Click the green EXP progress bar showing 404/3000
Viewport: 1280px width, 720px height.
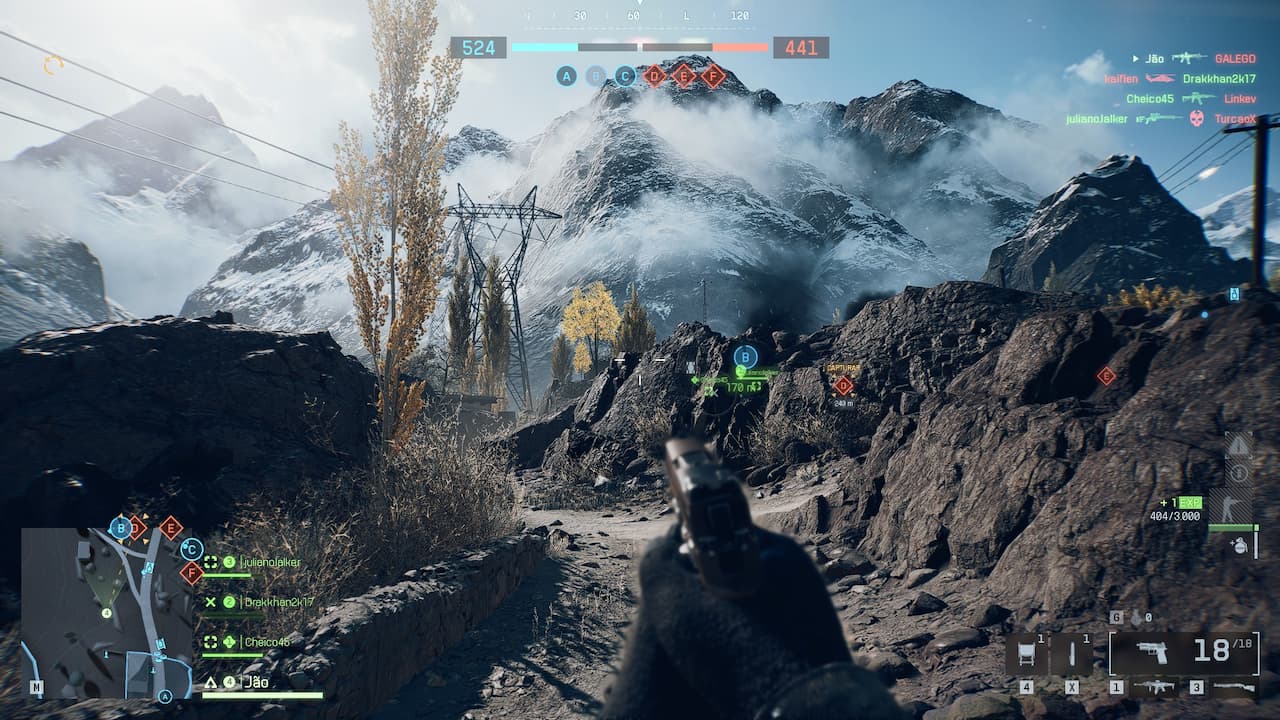pos(1232,526)
